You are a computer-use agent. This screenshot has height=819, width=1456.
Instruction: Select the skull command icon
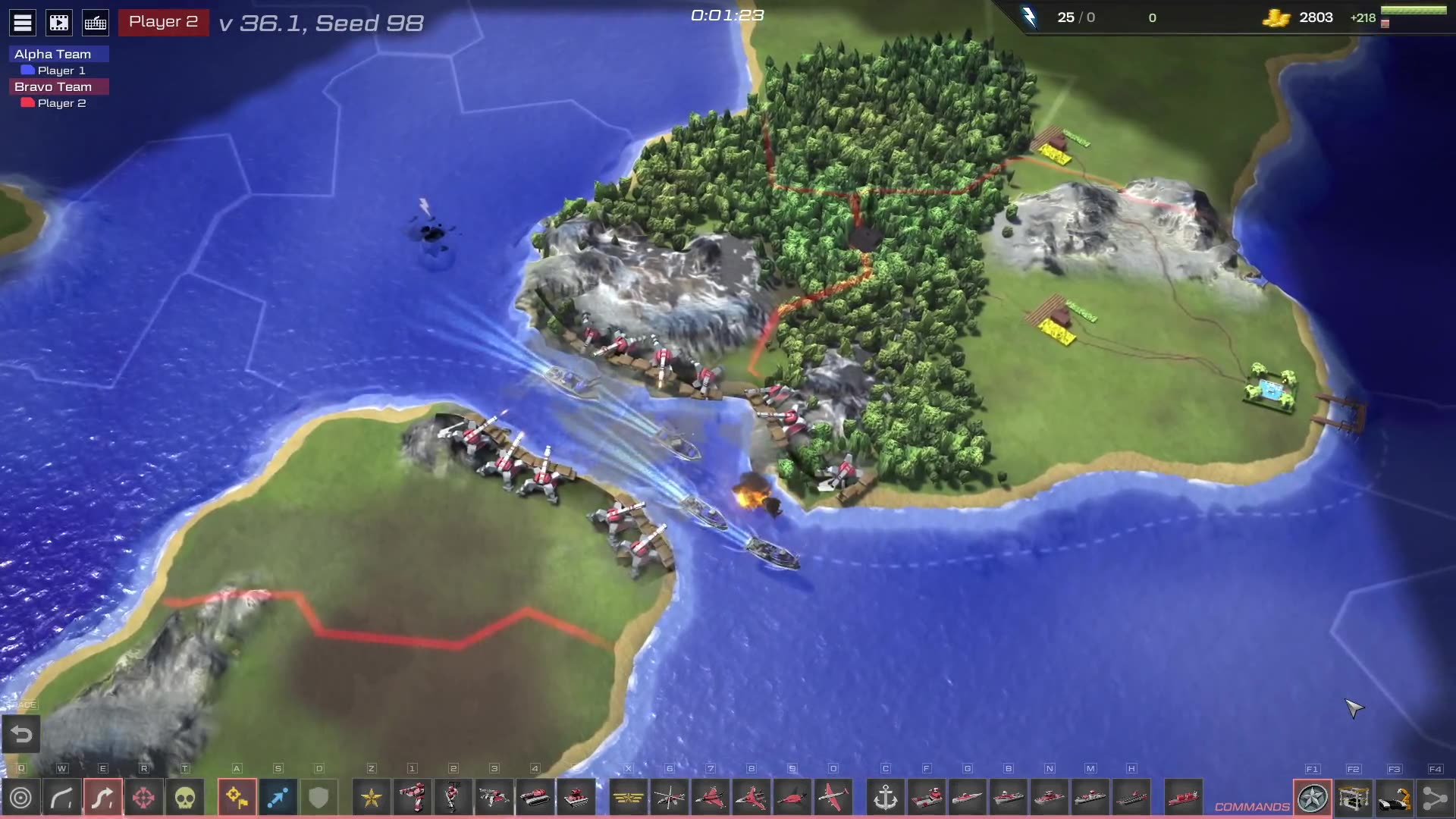point(185,798)
